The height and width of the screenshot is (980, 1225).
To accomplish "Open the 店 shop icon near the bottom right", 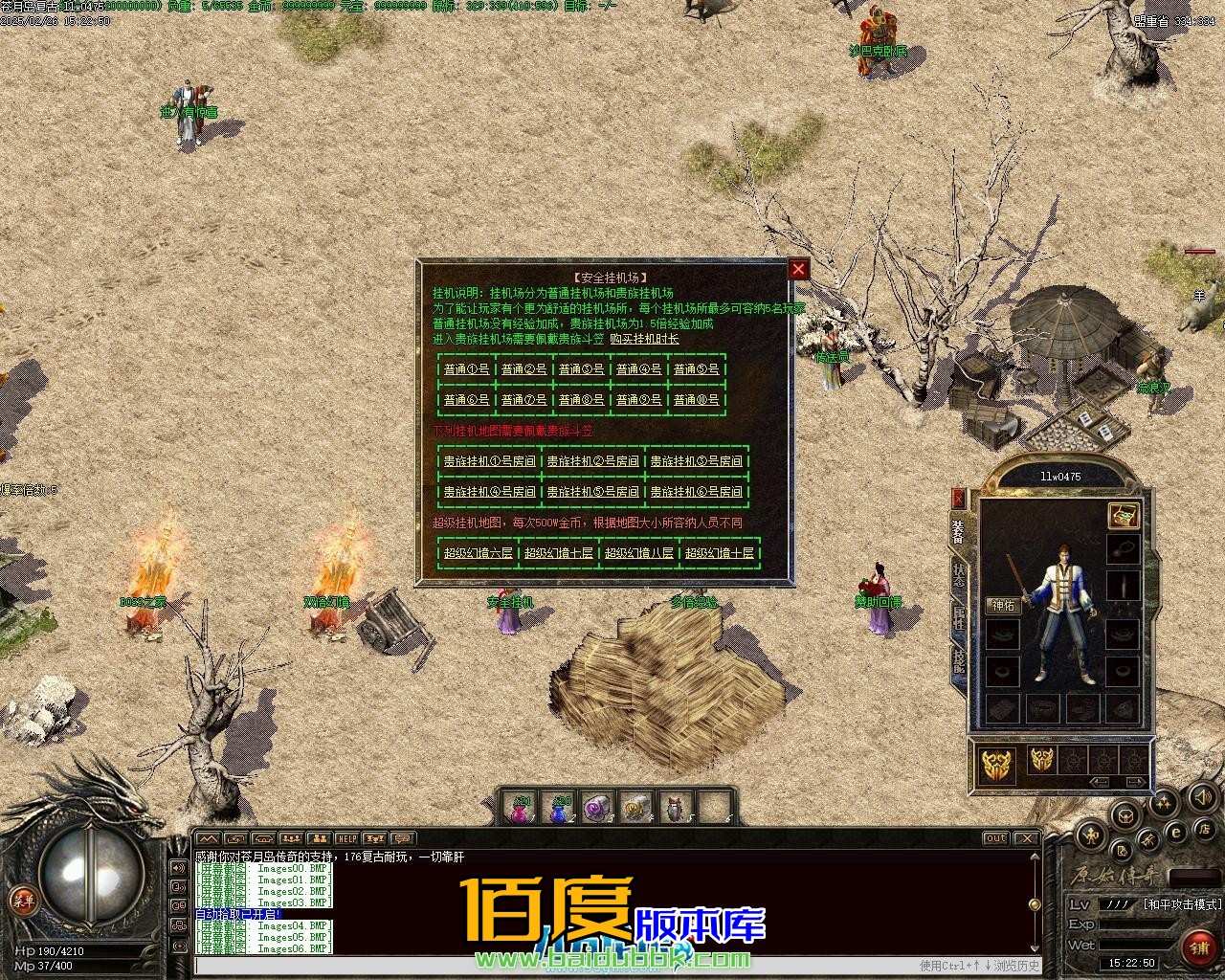I will tap(1205, 831).
